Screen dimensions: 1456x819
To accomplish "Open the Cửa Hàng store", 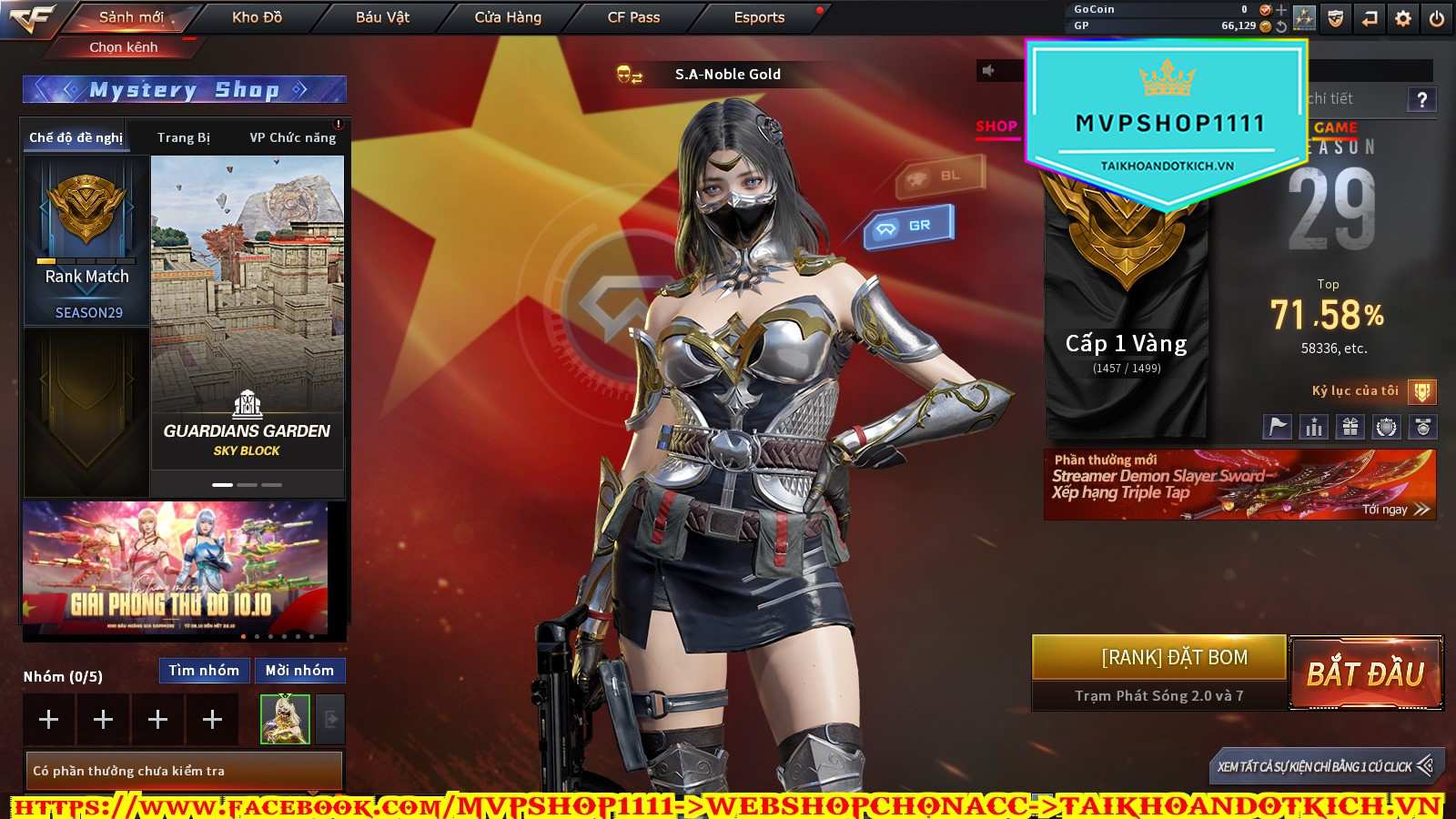I will 508,17.
